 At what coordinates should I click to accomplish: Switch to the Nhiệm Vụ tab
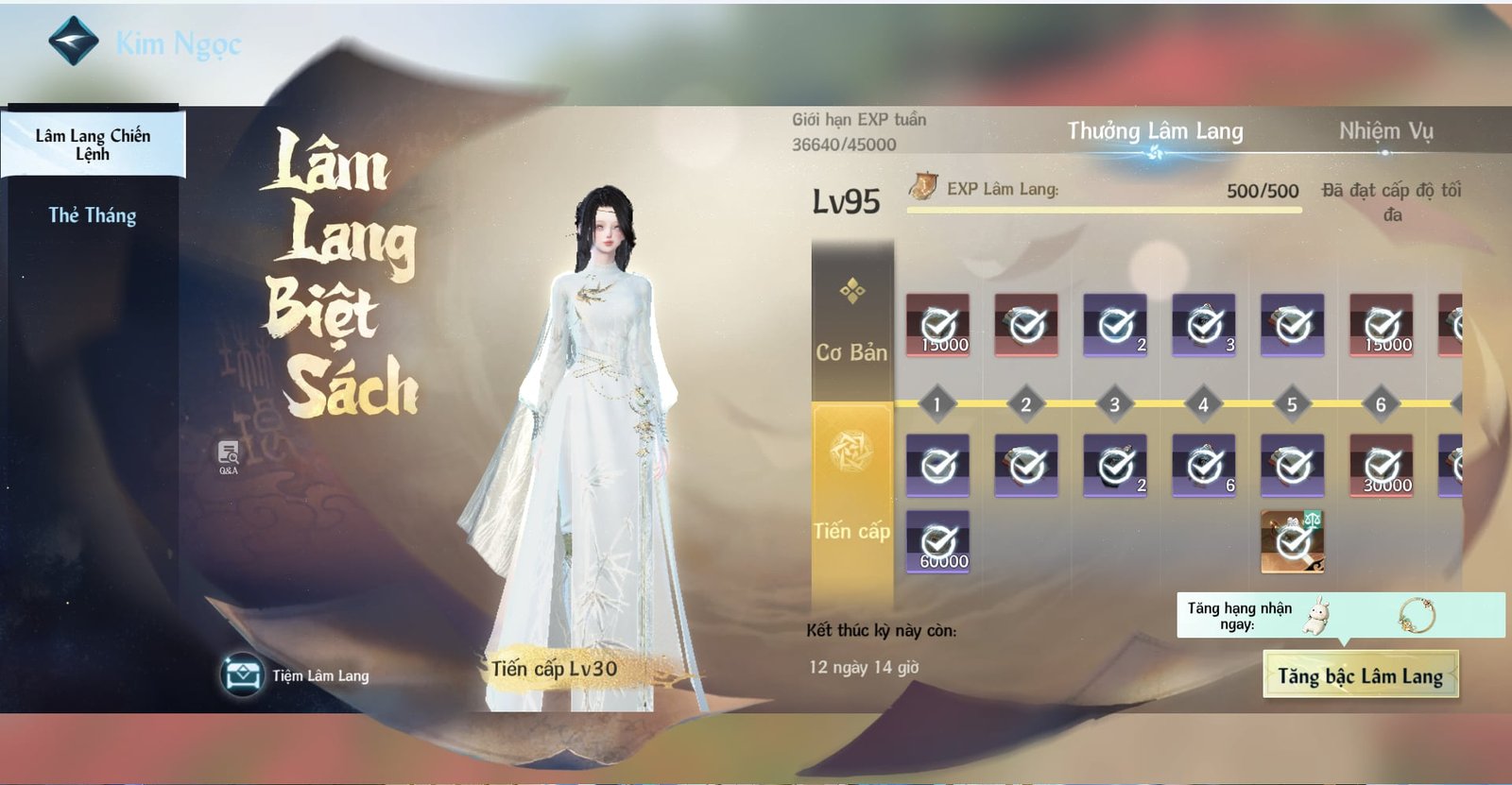[1385, 133]
